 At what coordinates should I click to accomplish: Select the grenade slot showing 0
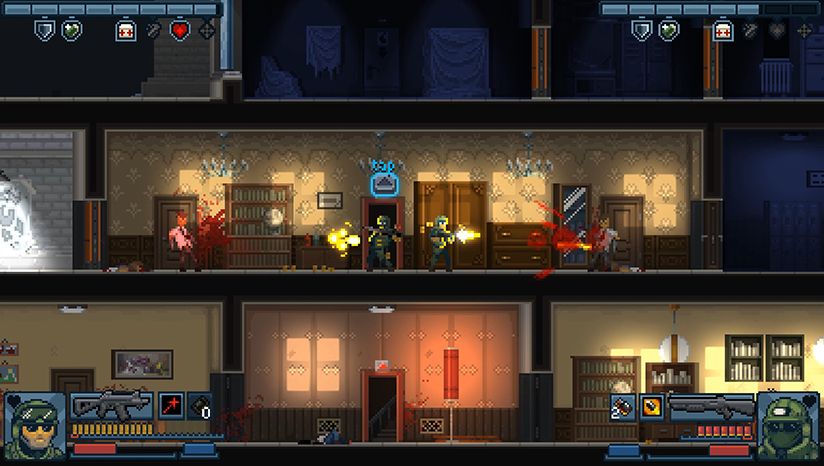coord(200,405)
